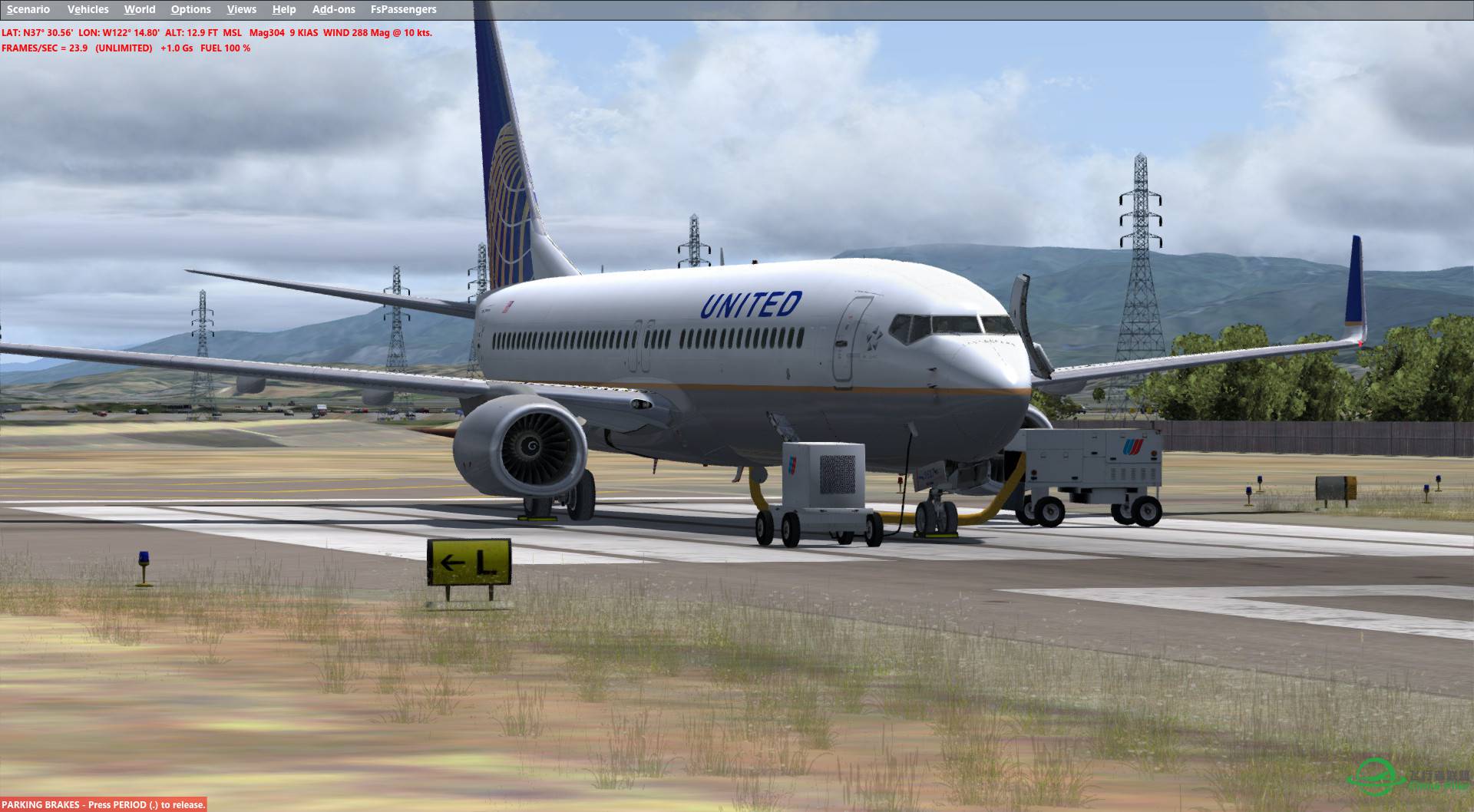Viewport: 1474px width, 812px height.
Task: Open the Add-ons menu
Action: tap(332, 9)
